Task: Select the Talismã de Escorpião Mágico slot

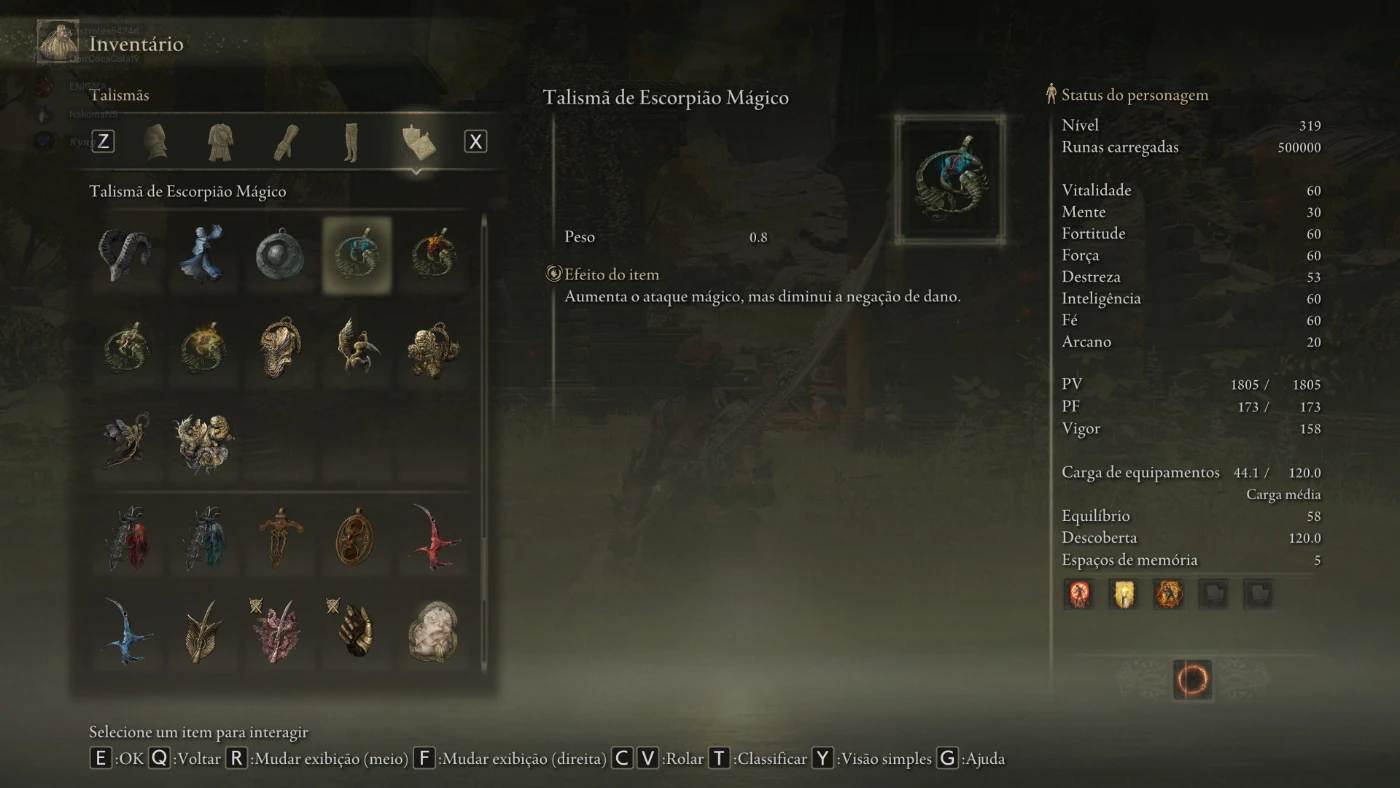Action: pos(357,255)
